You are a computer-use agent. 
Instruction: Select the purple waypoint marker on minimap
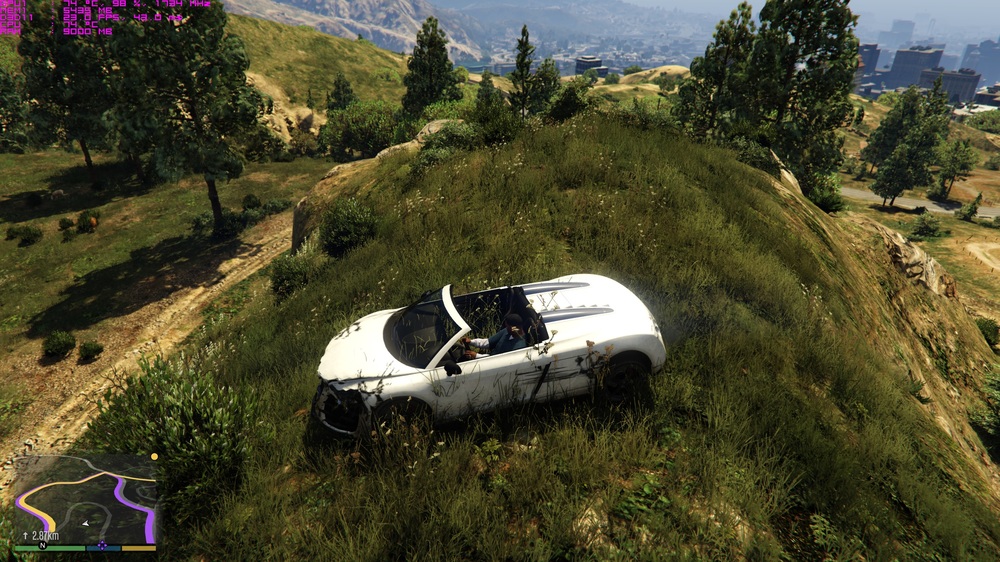(x=102, y=547)
